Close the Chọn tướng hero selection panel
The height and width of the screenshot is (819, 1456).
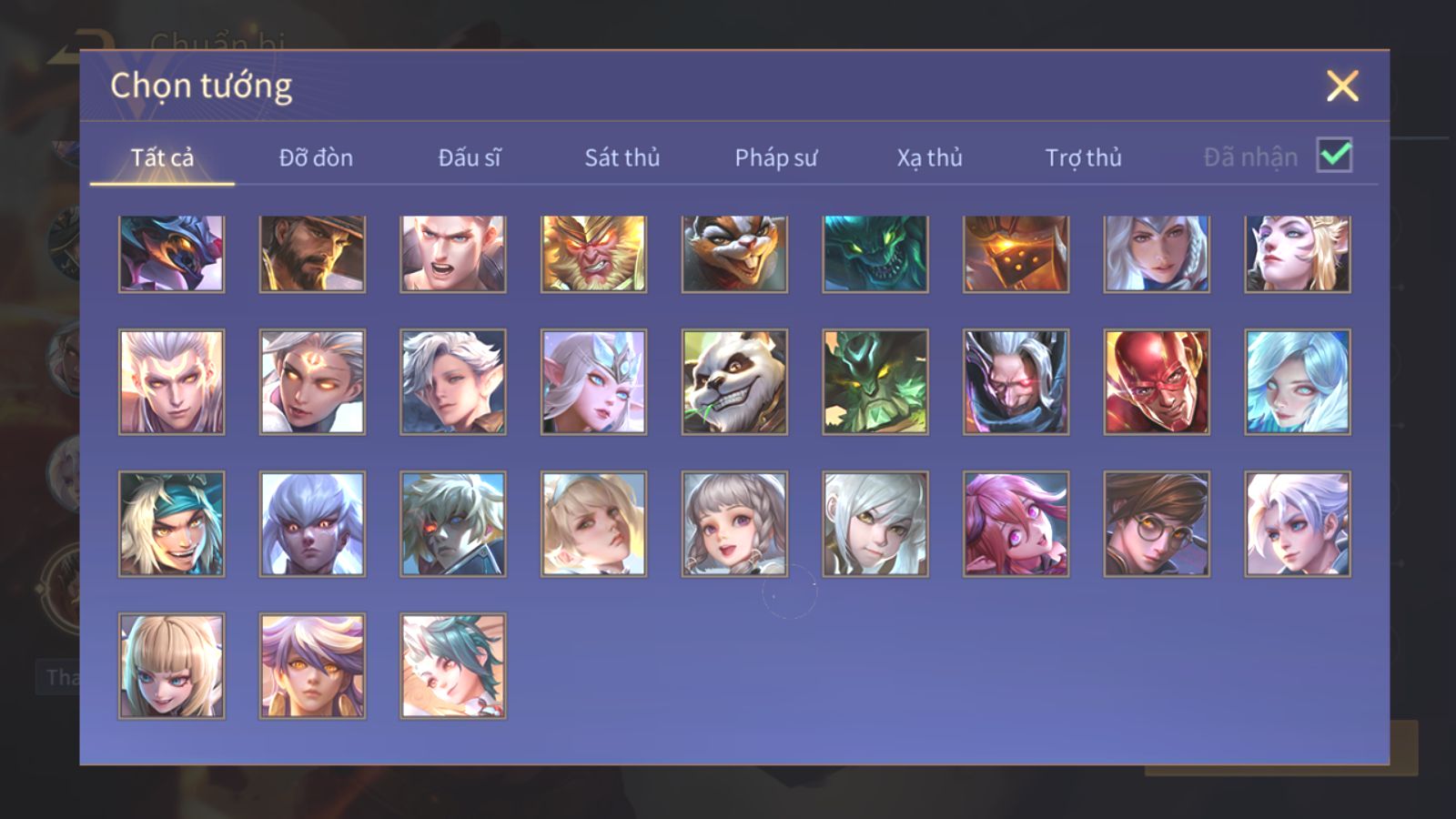pyautogui.click(x=1342, y=86)
